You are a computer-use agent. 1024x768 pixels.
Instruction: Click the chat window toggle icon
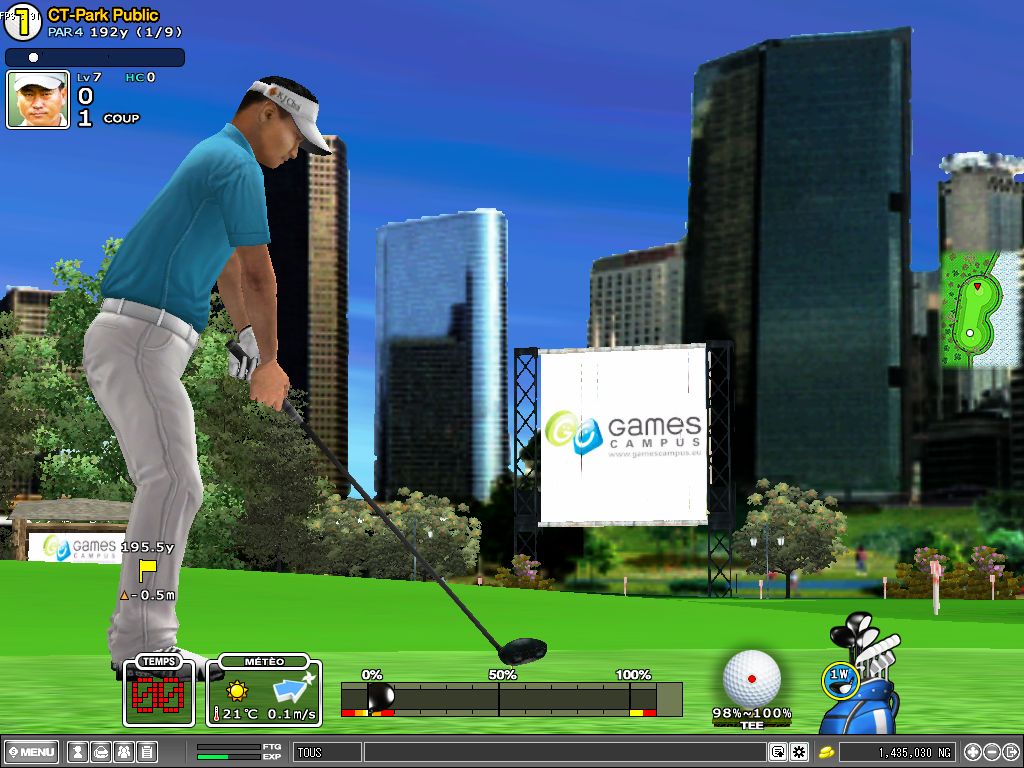click(x=778, y=752)
